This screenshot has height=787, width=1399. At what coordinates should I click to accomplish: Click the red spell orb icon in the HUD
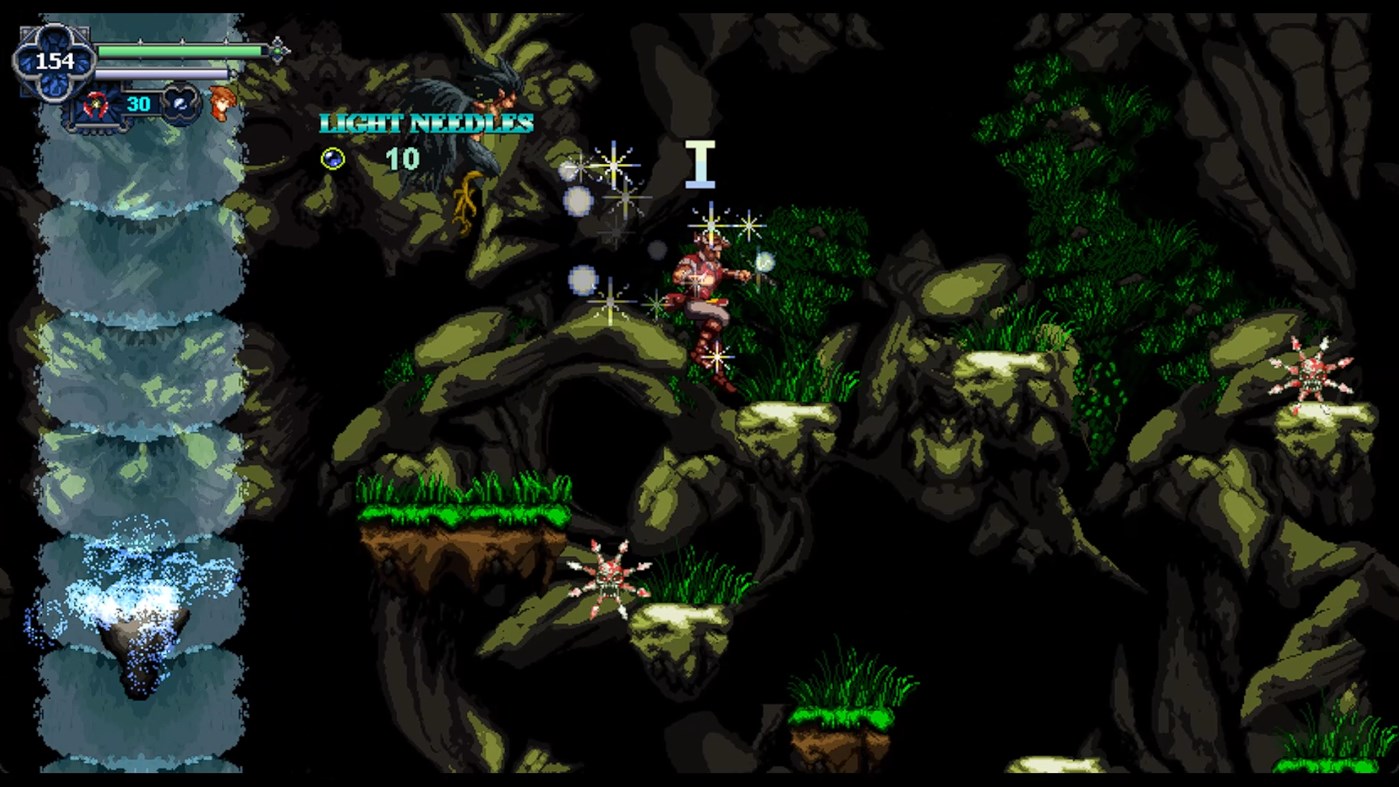95,103
